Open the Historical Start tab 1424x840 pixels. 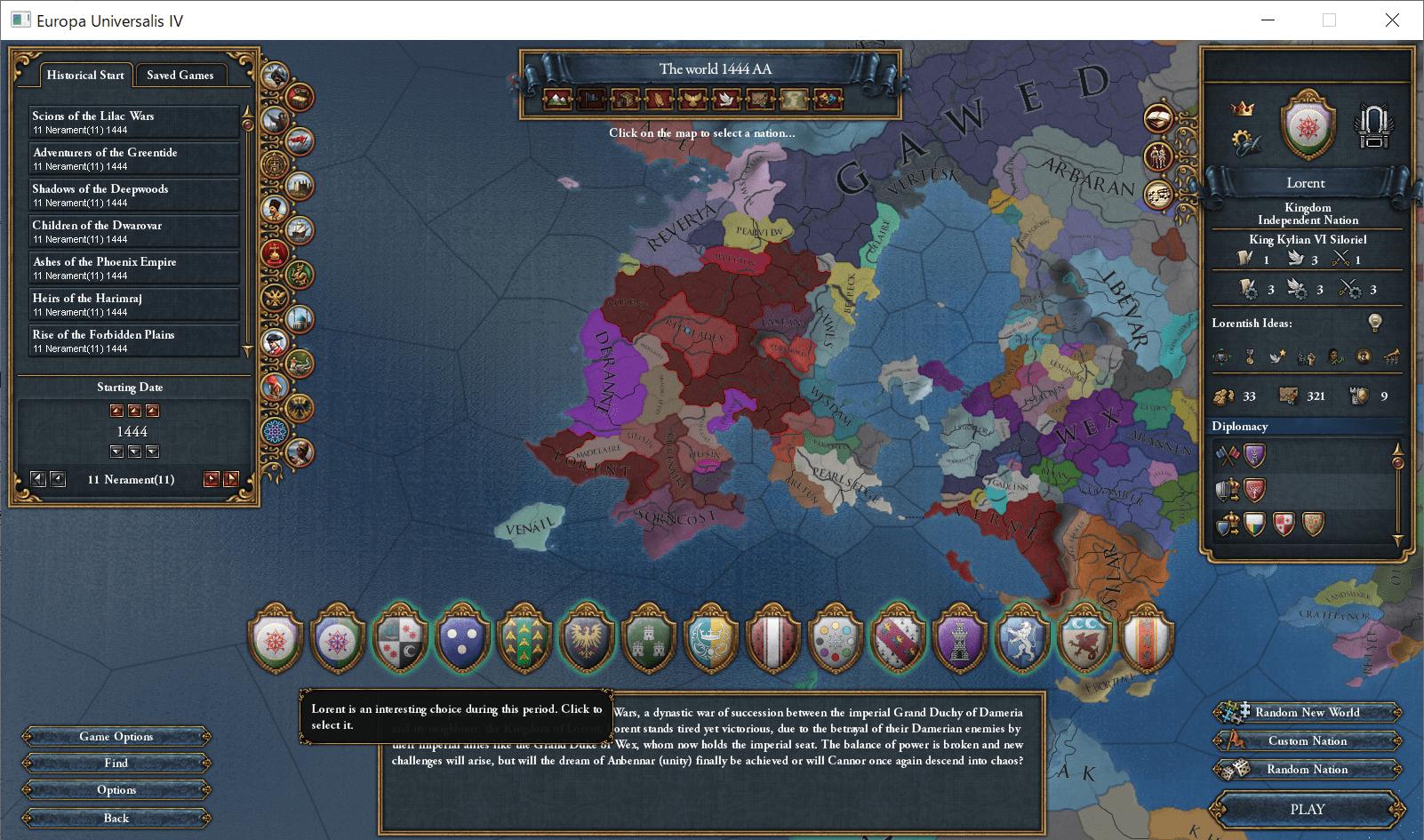tap(85, 76)
